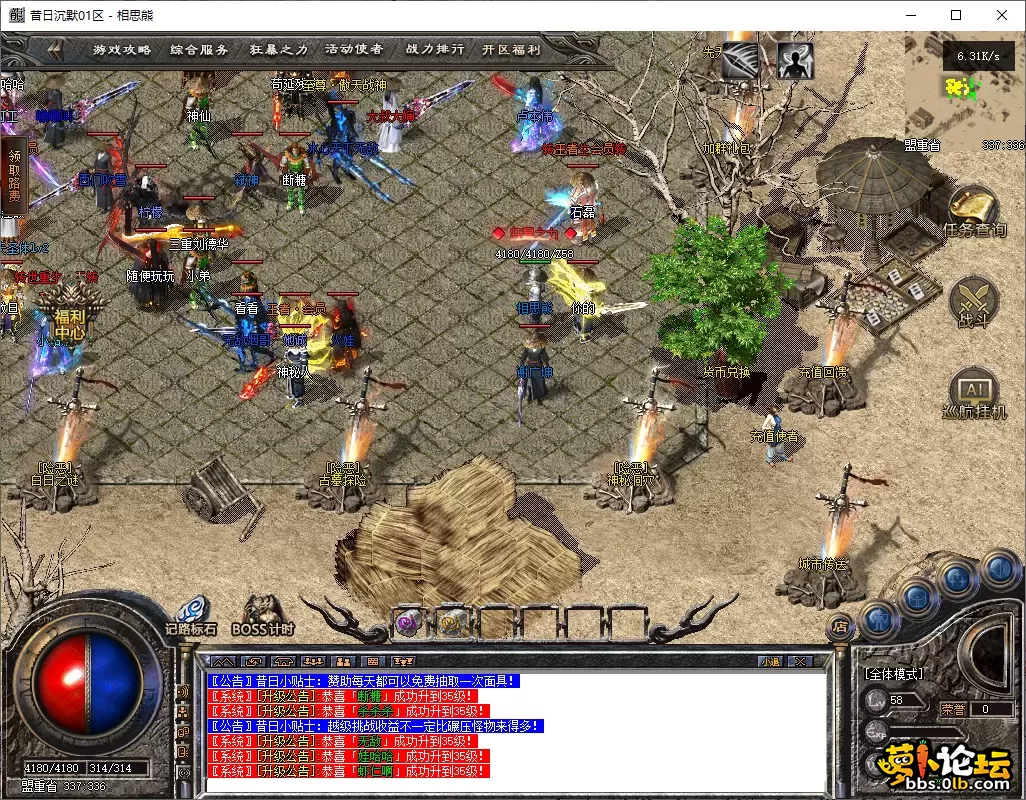The width and height of the screenshot is (1026, 800).
Task: Open the 开区福利 server rewards menu
Action: [x=510, y=49]
